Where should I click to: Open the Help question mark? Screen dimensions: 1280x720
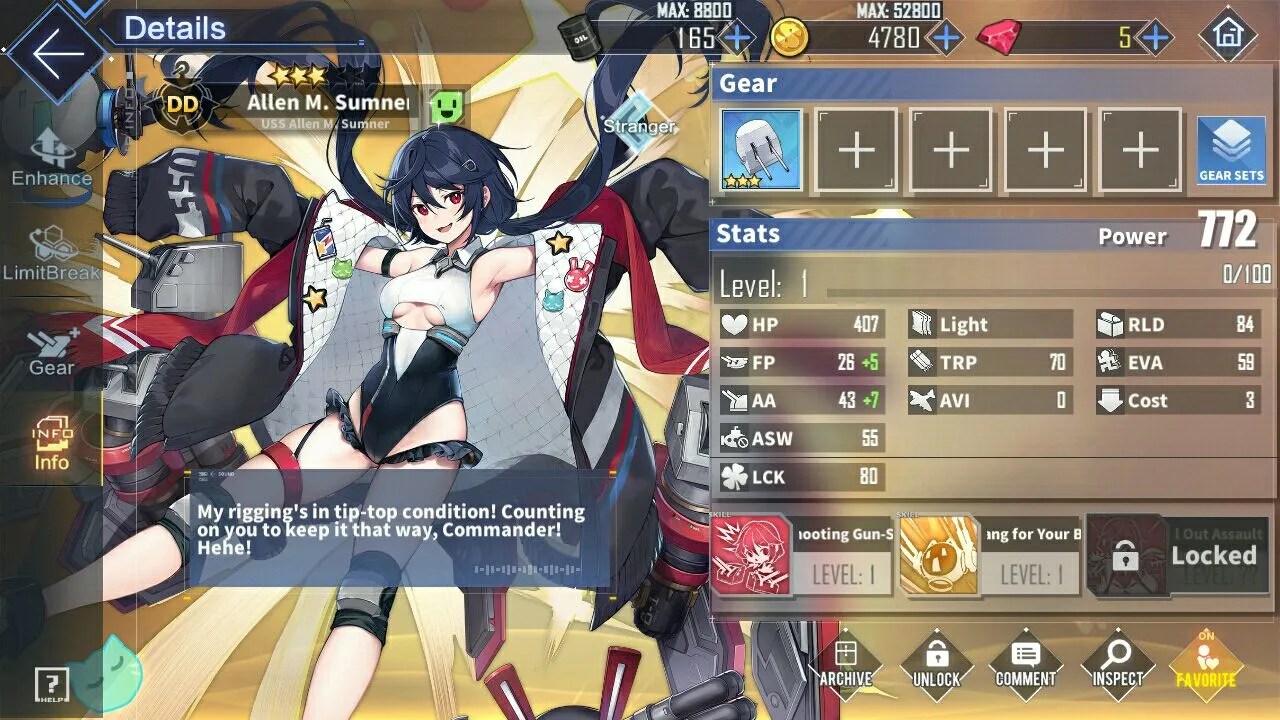coord(51,684)
